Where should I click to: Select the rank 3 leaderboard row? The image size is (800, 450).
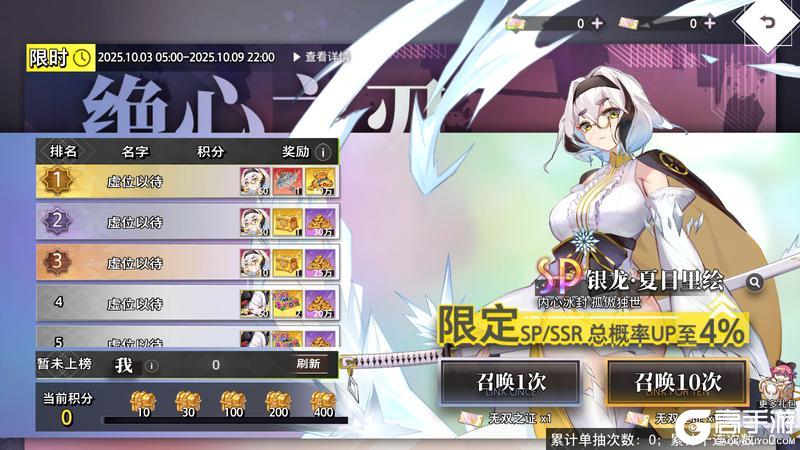click(187, 263)
